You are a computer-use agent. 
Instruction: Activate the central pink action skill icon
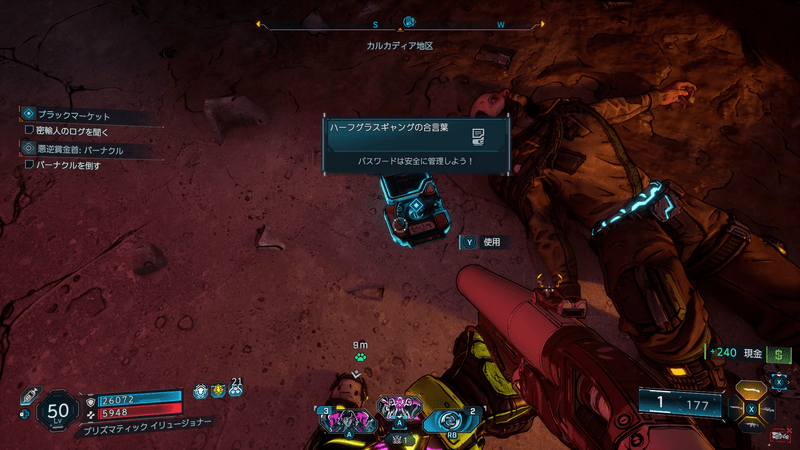pyautogui.click(x=398, y=408)
